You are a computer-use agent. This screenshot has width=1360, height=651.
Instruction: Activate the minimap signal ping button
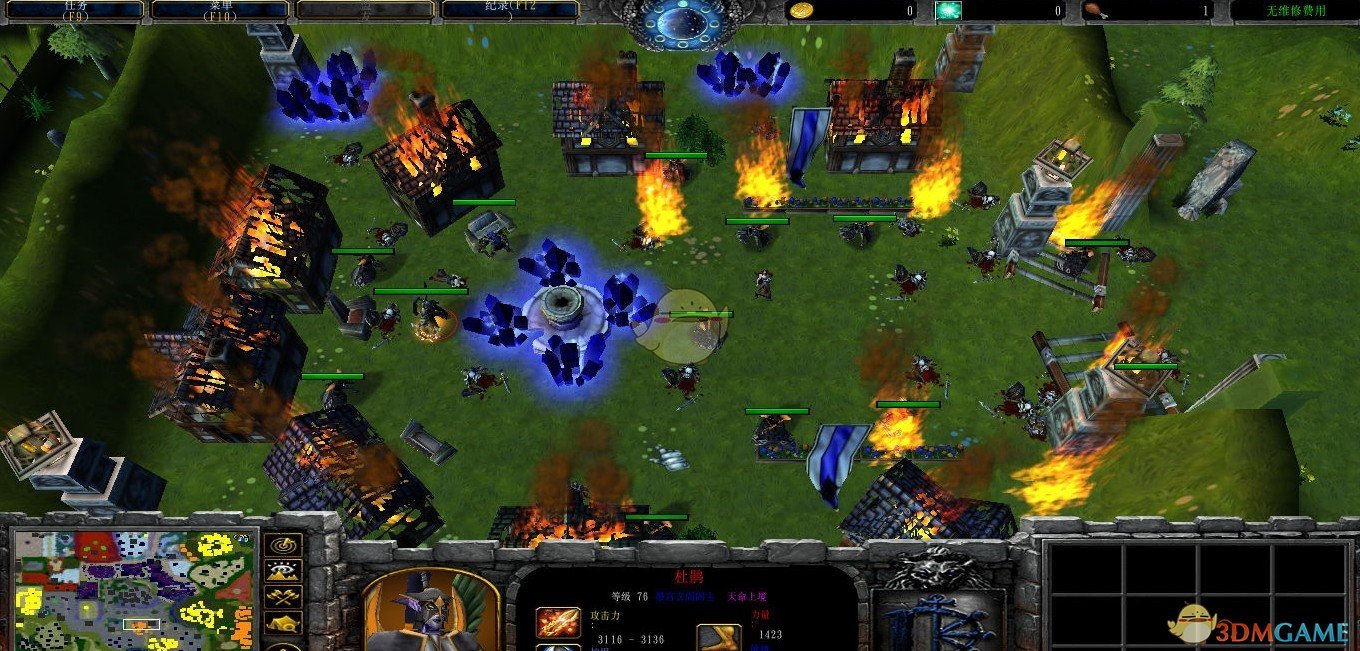pyautogui.click(x=283, y=547)
